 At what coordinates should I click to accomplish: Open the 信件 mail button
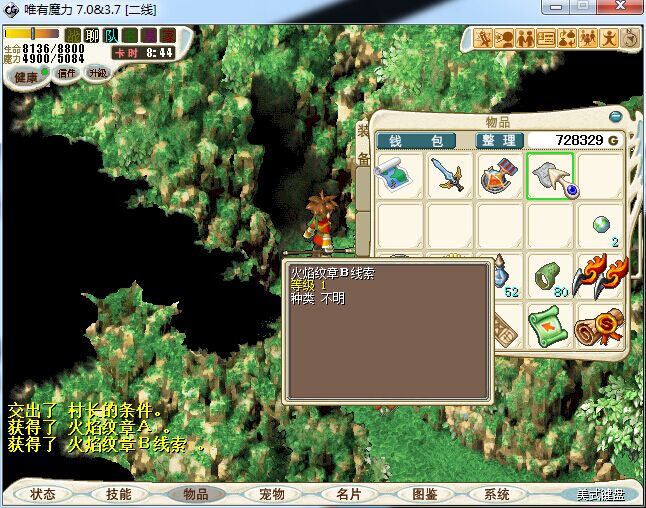67,73
